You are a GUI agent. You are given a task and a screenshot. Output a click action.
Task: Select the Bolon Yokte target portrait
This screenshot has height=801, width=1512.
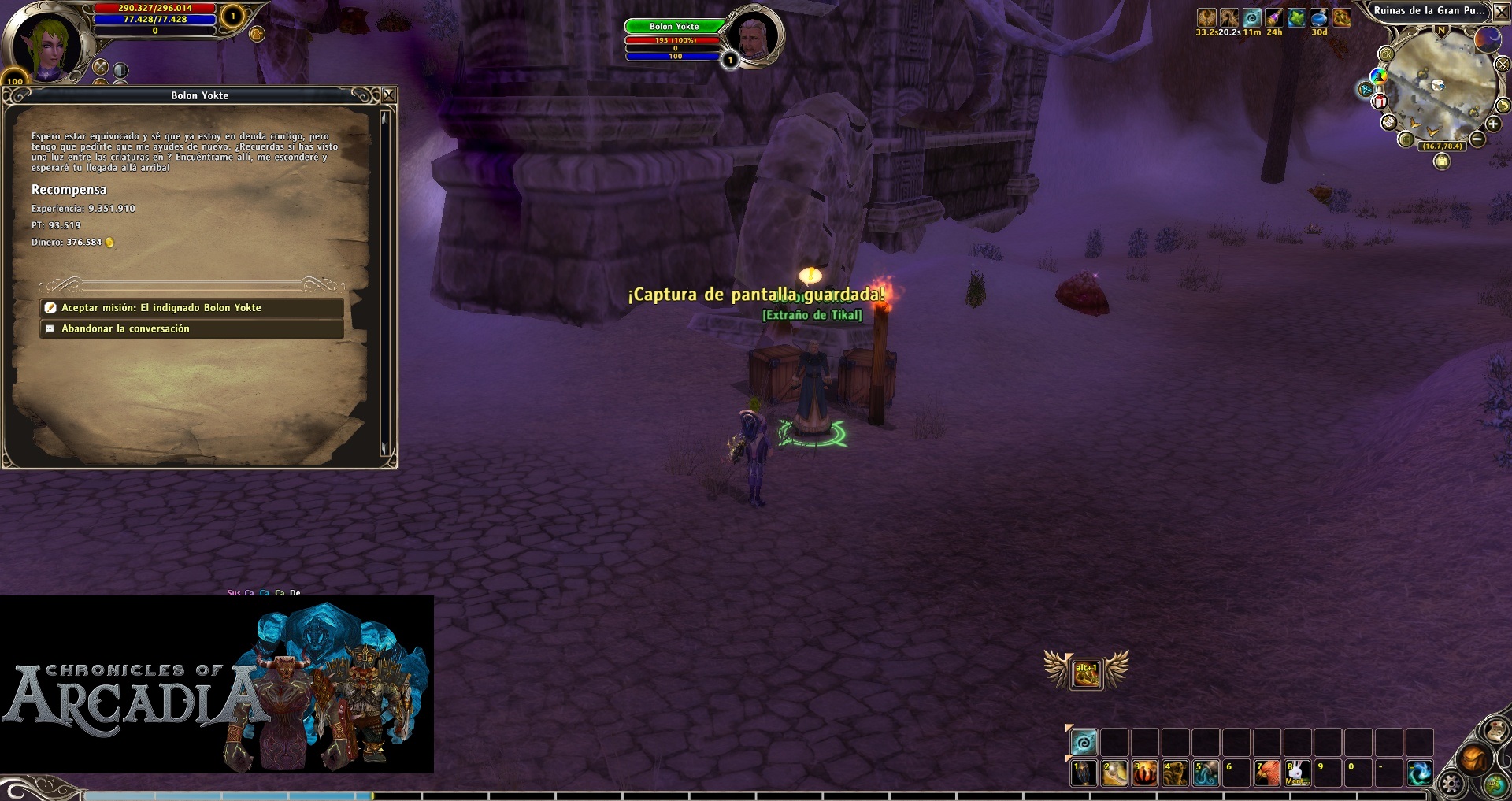tap(752, 35)
